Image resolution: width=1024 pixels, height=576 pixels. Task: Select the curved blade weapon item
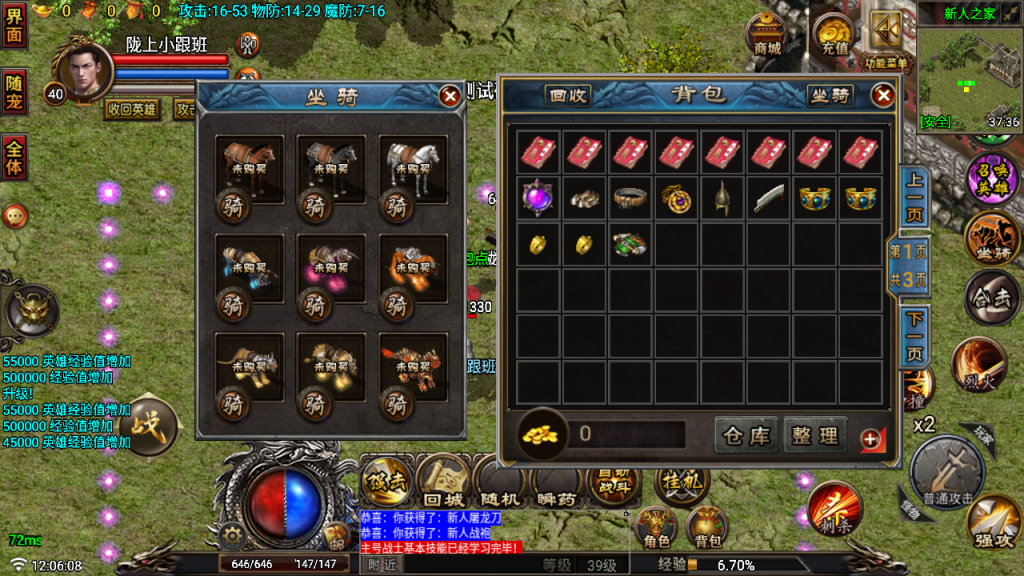coord(769,197)
